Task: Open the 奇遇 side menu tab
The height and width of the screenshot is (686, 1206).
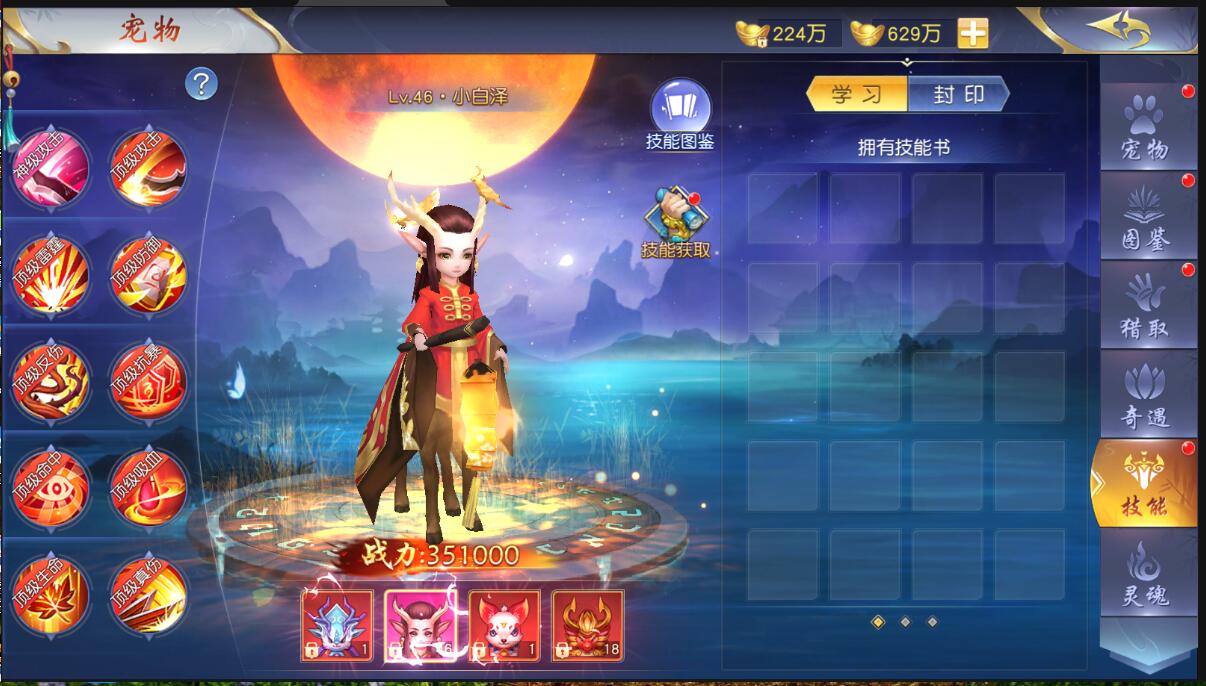Action: (1147, 394)
